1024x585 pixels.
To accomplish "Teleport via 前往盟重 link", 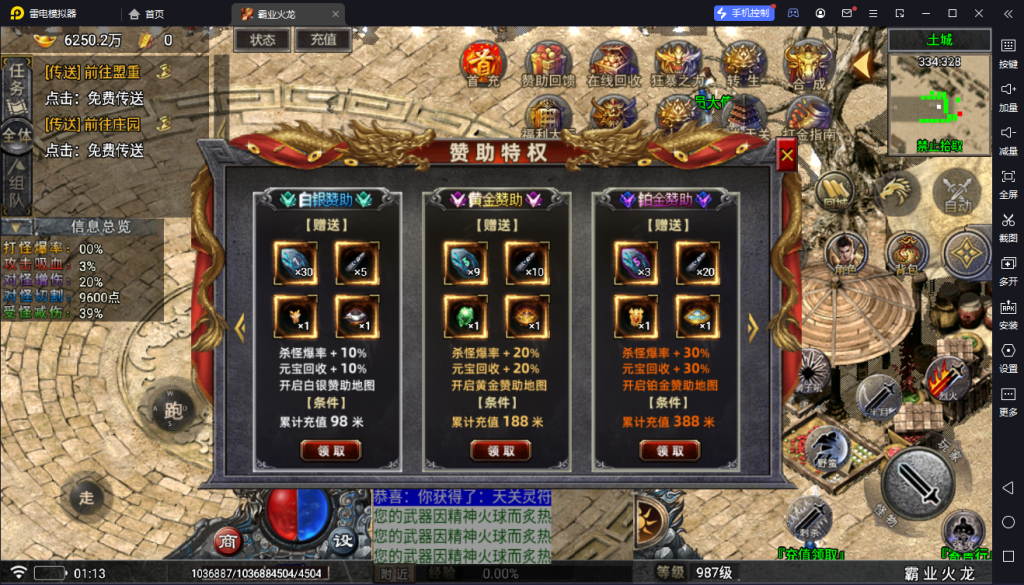I will click(93, 72).
